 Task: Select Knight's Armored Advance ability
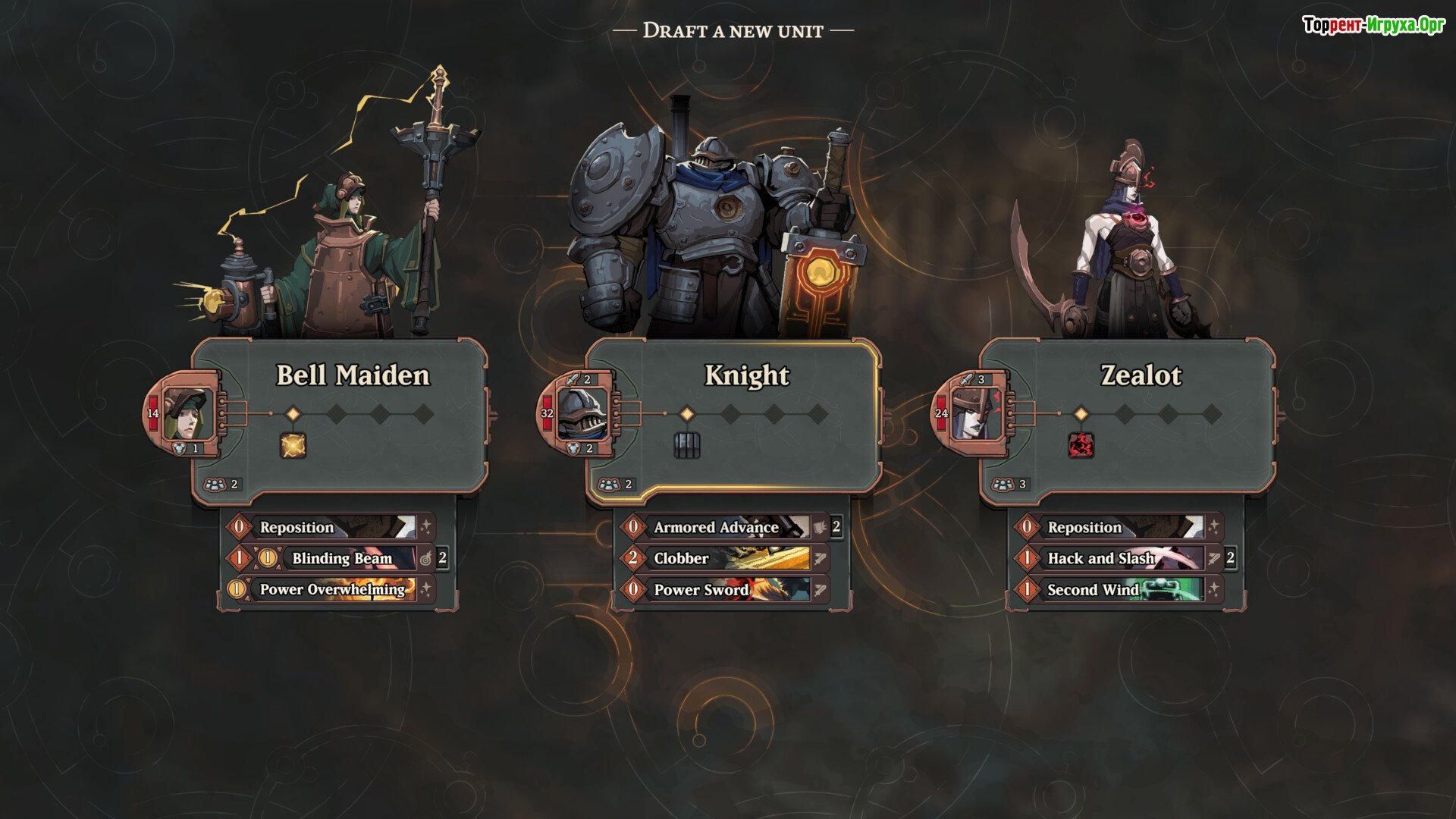(x=716, y=527)
